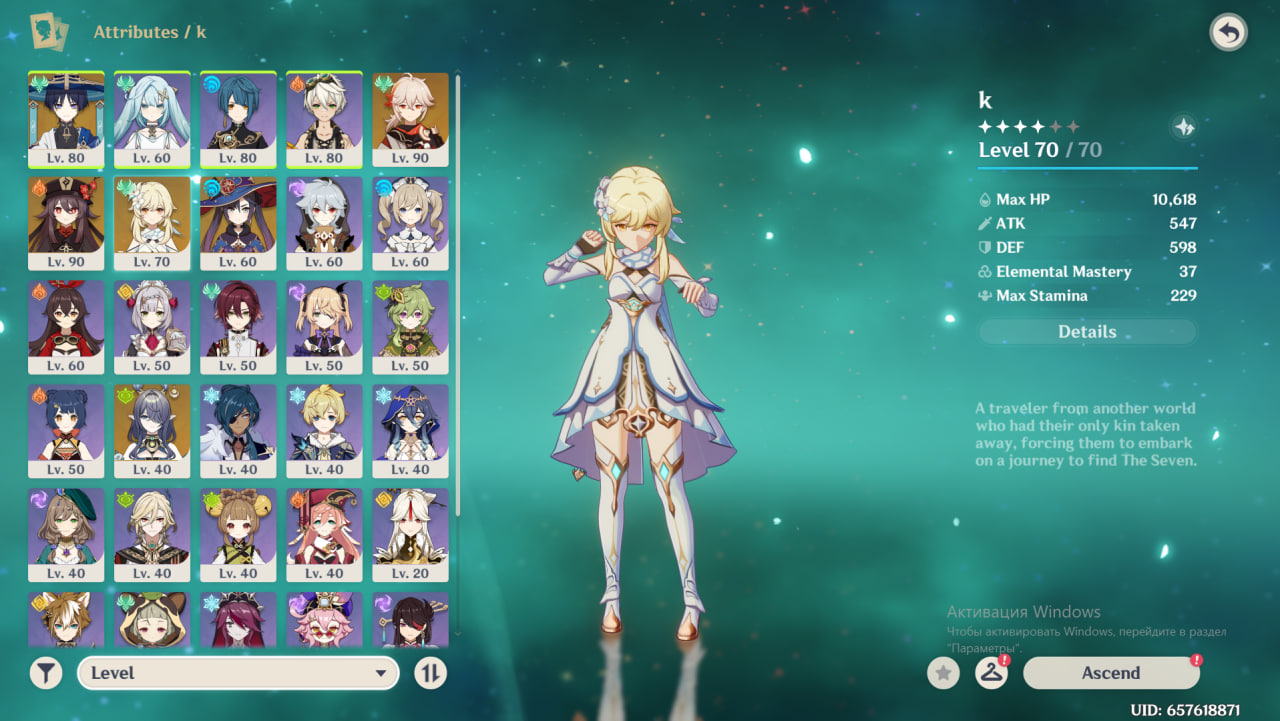Open the Details stats panel
The width and height of the screenshot is (1280, 721).
click(1087, 332)
